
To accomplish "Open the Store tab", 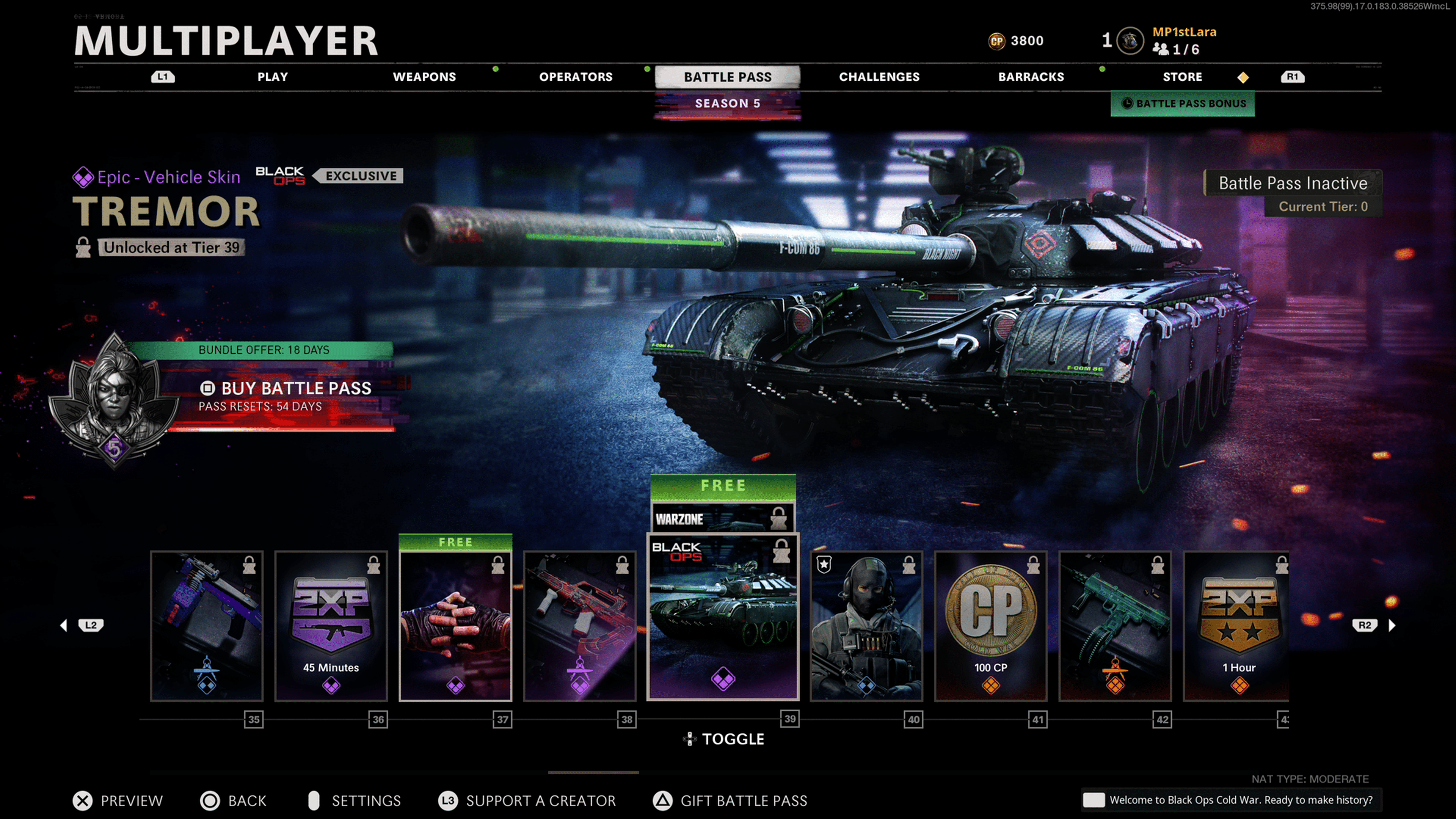I will pyautogui.click(x=1183, y=77).
